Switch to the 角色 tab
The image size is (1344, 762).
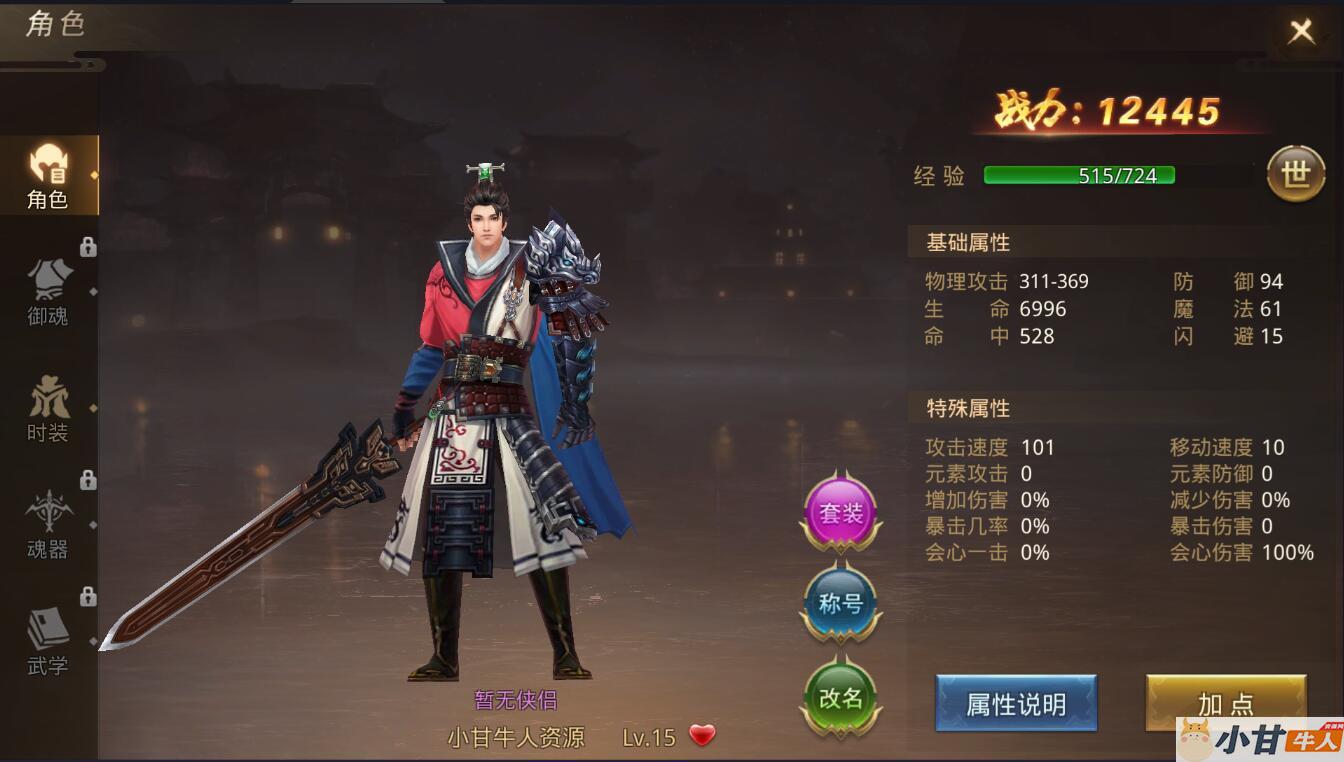48,176
